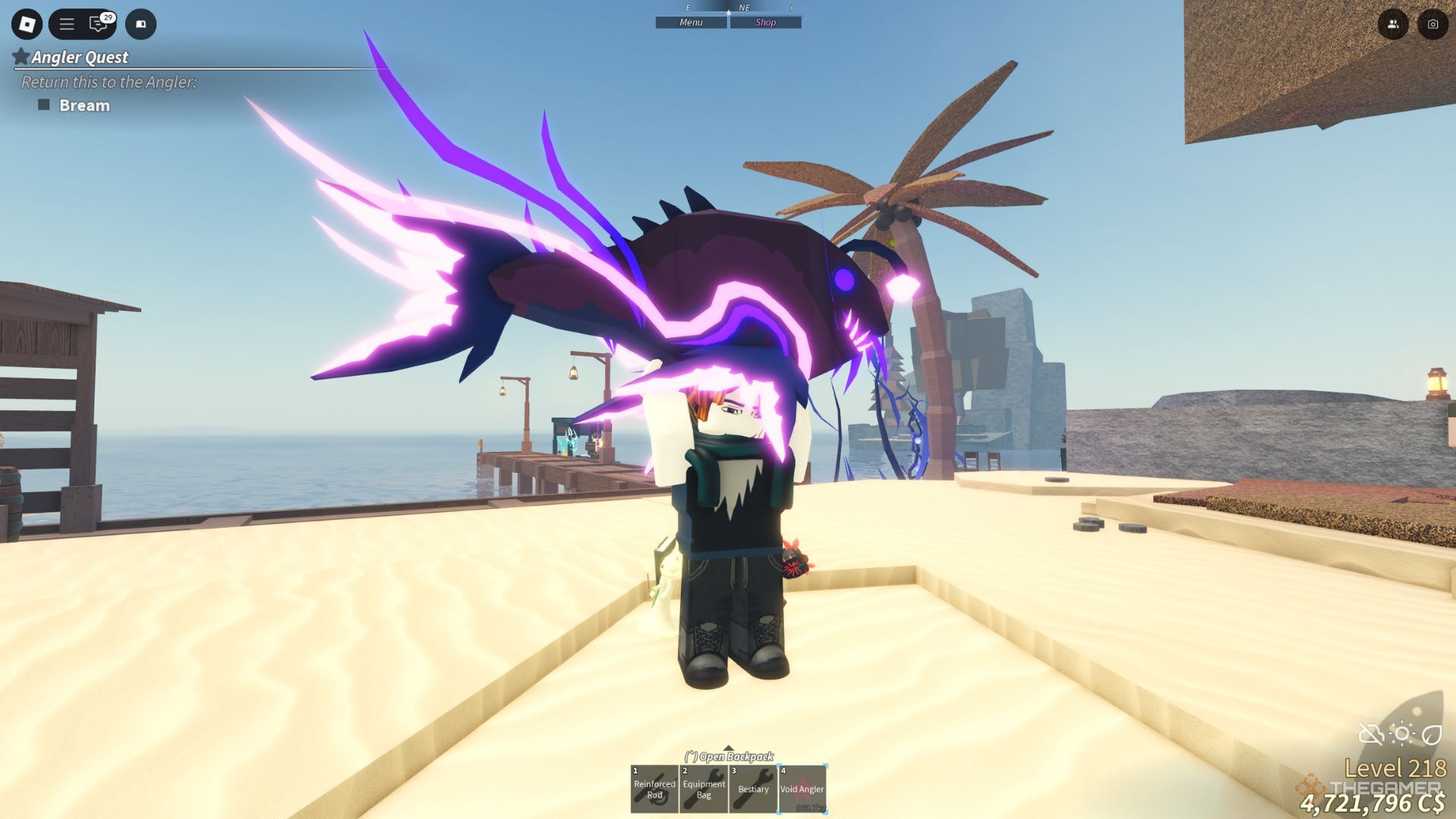Toggle the Angler Quest star tracker
The image size is (1456, 819).
pos(21,56)
